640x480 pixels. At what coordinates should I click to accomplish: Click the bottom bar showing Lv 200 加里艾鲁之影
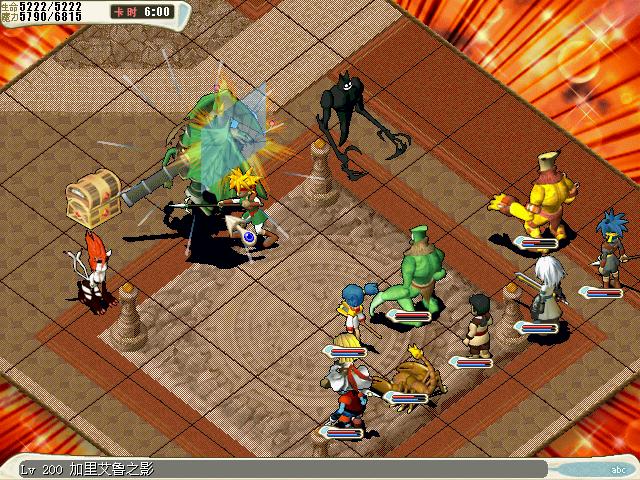(280, 468)
